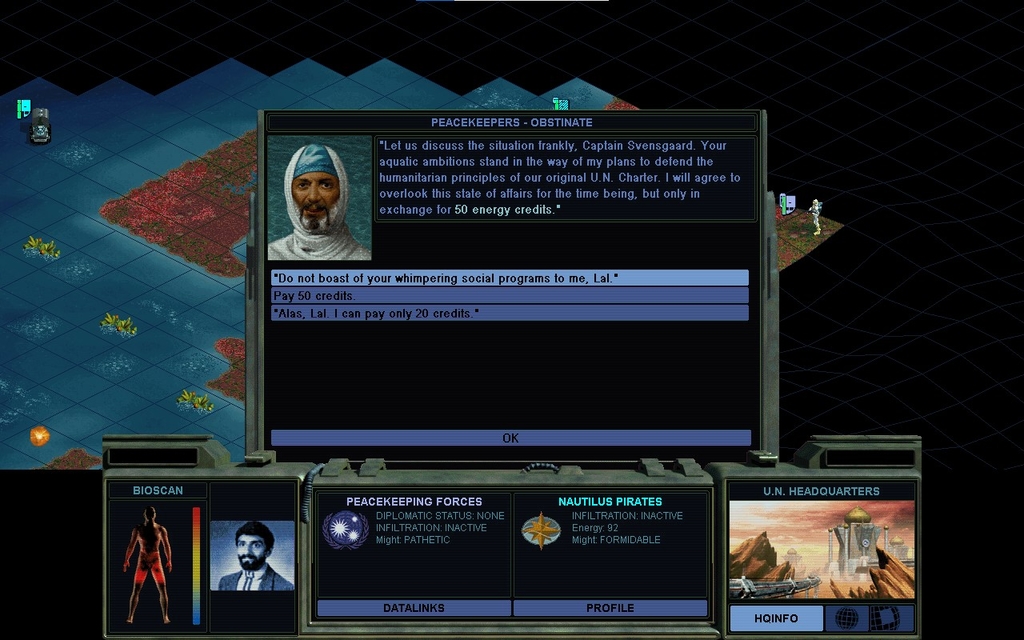The width and height of the screenshot is (1024, 640).
Task: Confirm the dialogue with the OK button
Action: [510, 438]
